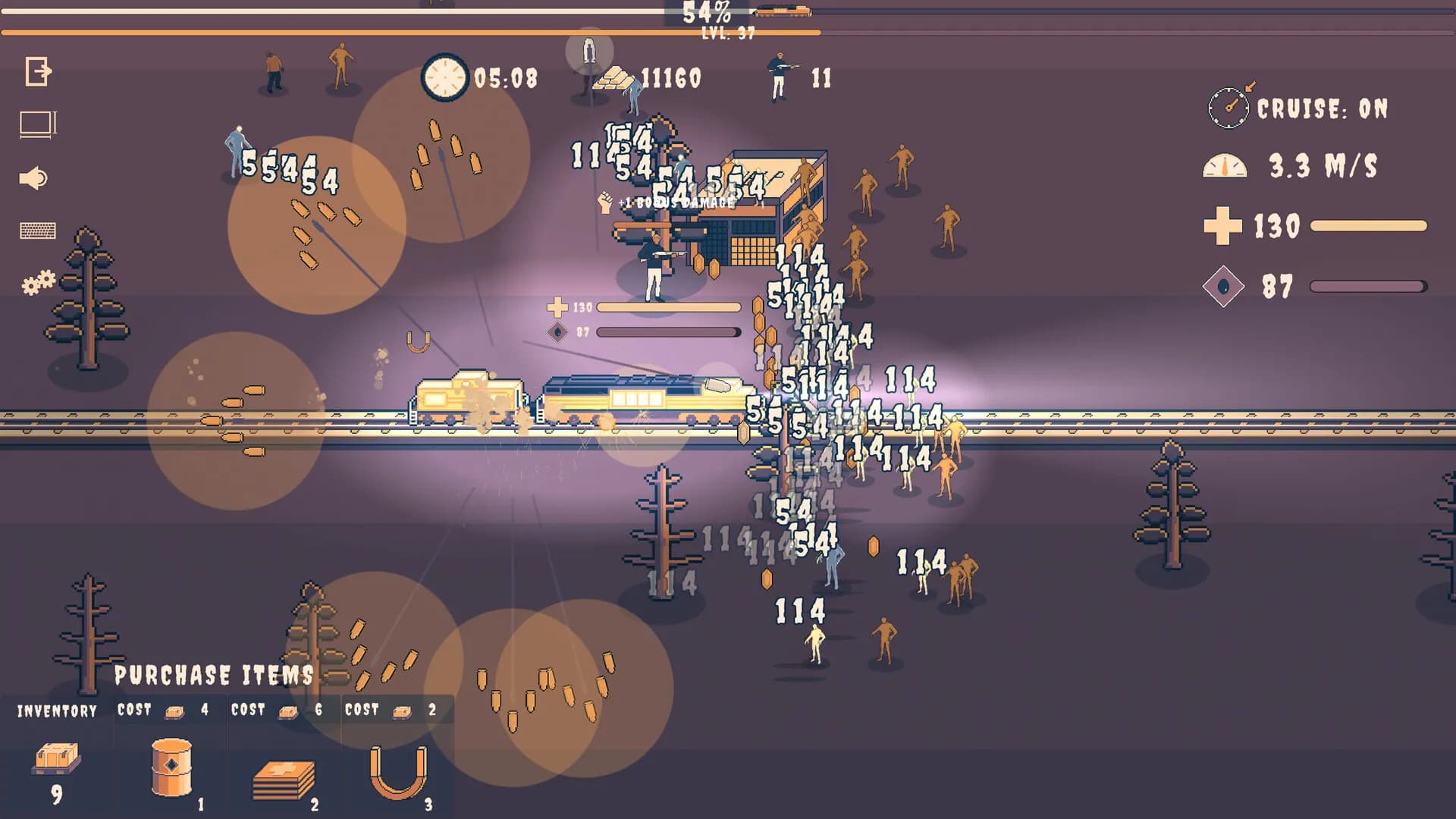This screenshot has width=1456, height=819.
Task: Select the magnet item costing 2 gold
Action: point(398,770)
